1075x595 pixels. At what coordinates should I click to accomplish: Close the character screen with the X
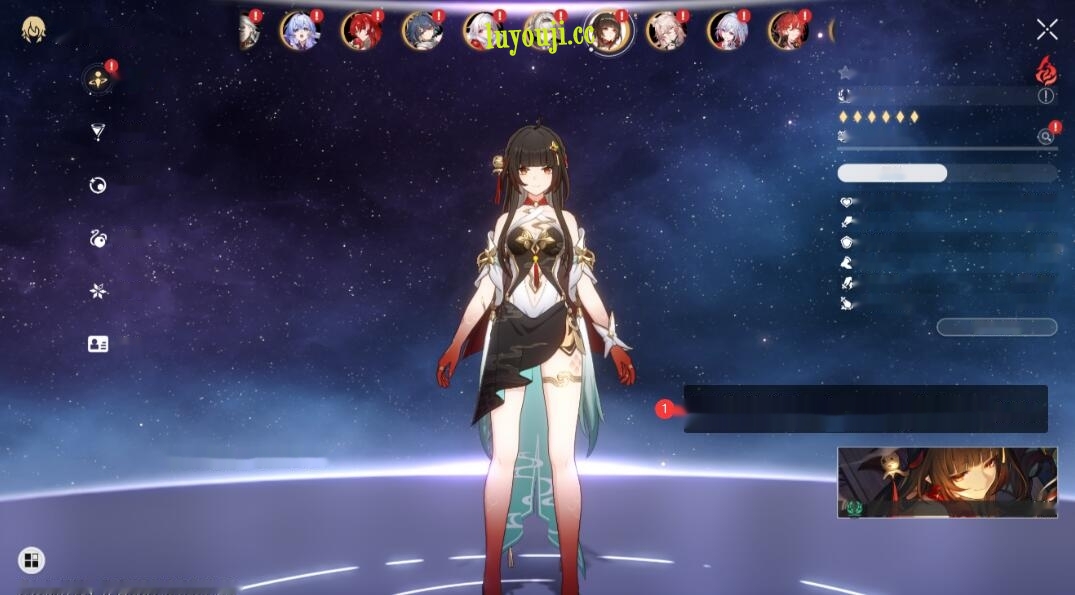coord(1047,29)
